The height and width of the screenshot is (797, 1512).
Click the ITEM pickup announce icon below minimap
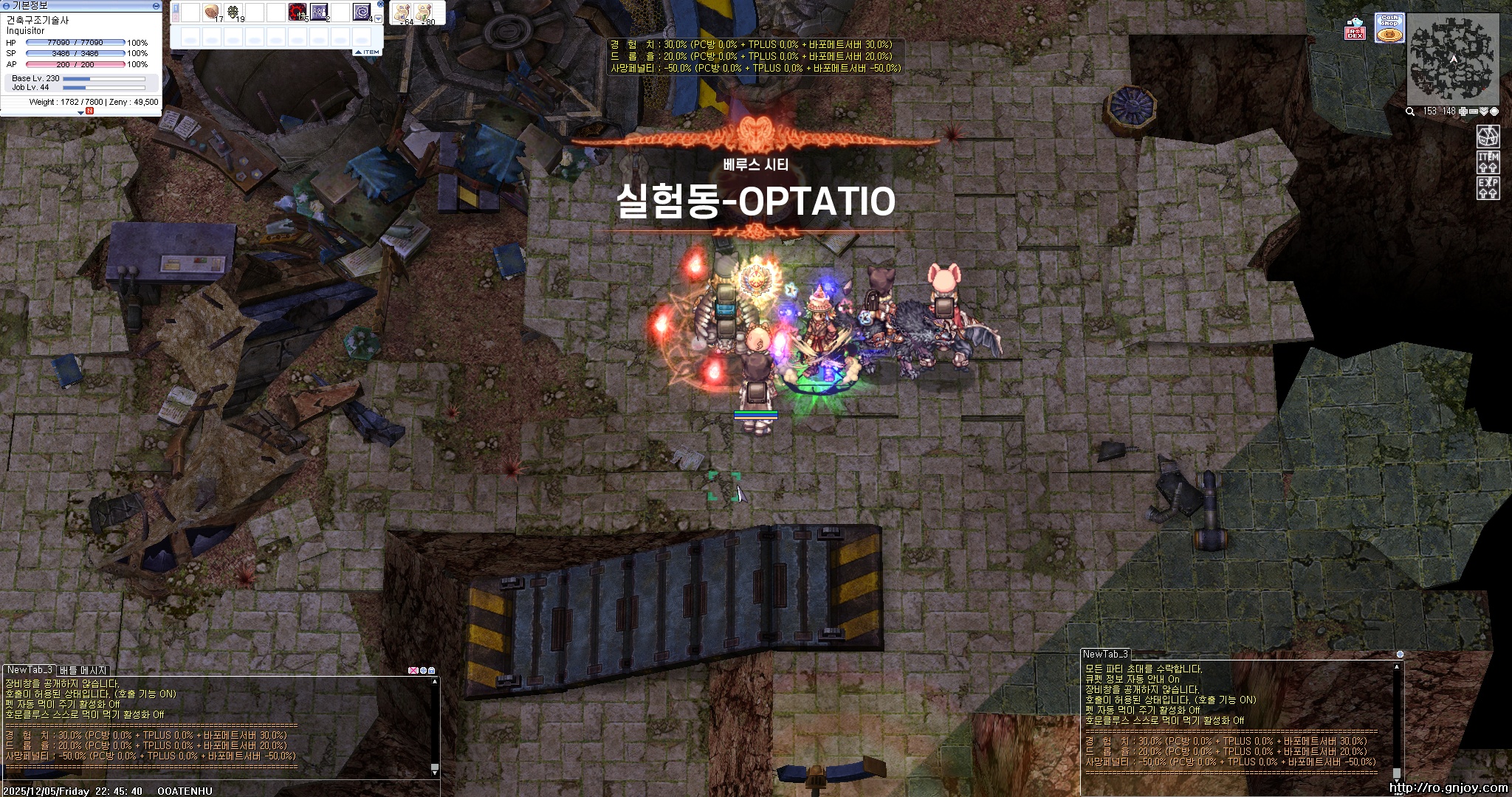click(x=1488, y=162)
